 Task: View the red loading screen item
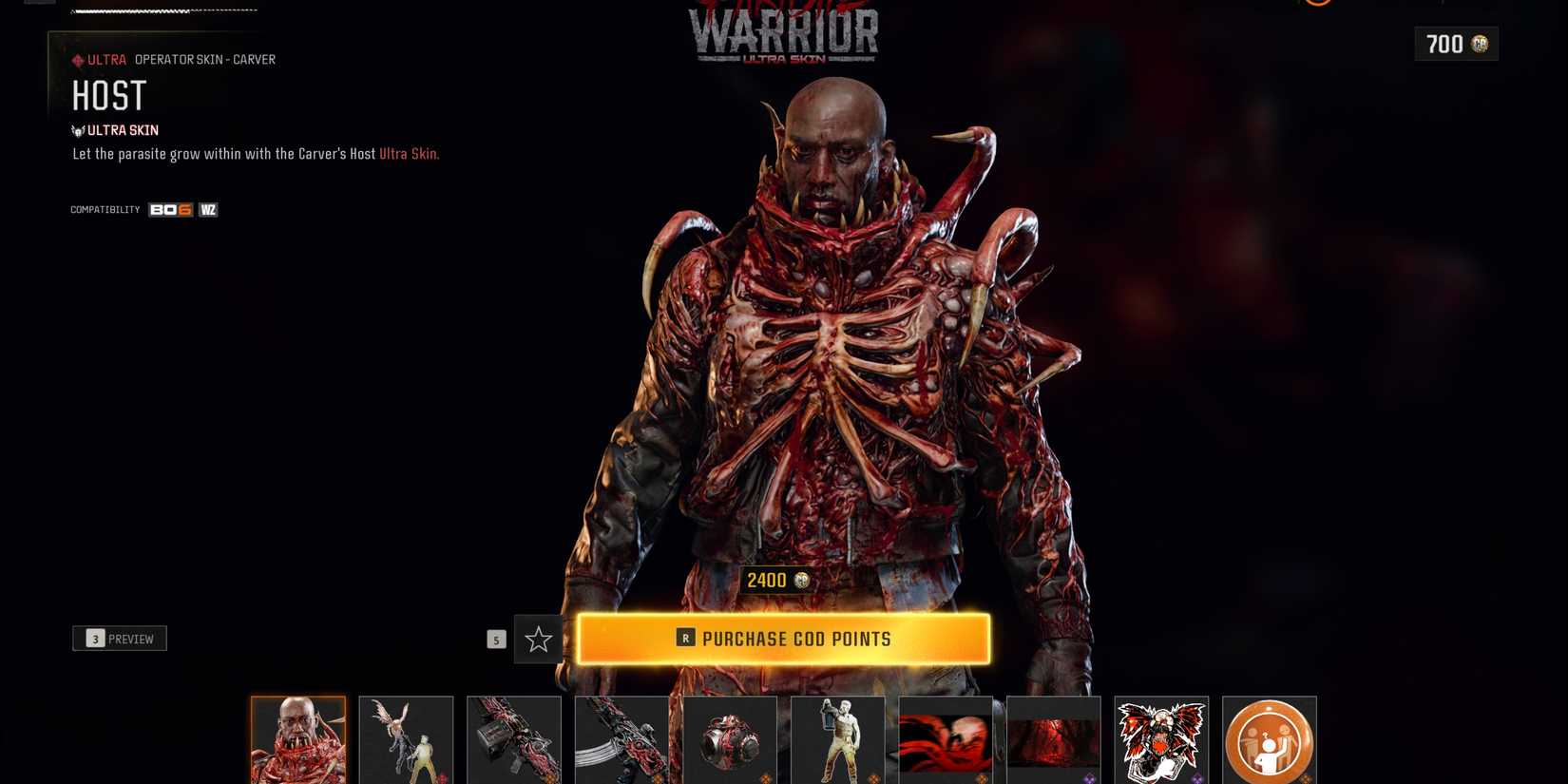coord(946,739)
